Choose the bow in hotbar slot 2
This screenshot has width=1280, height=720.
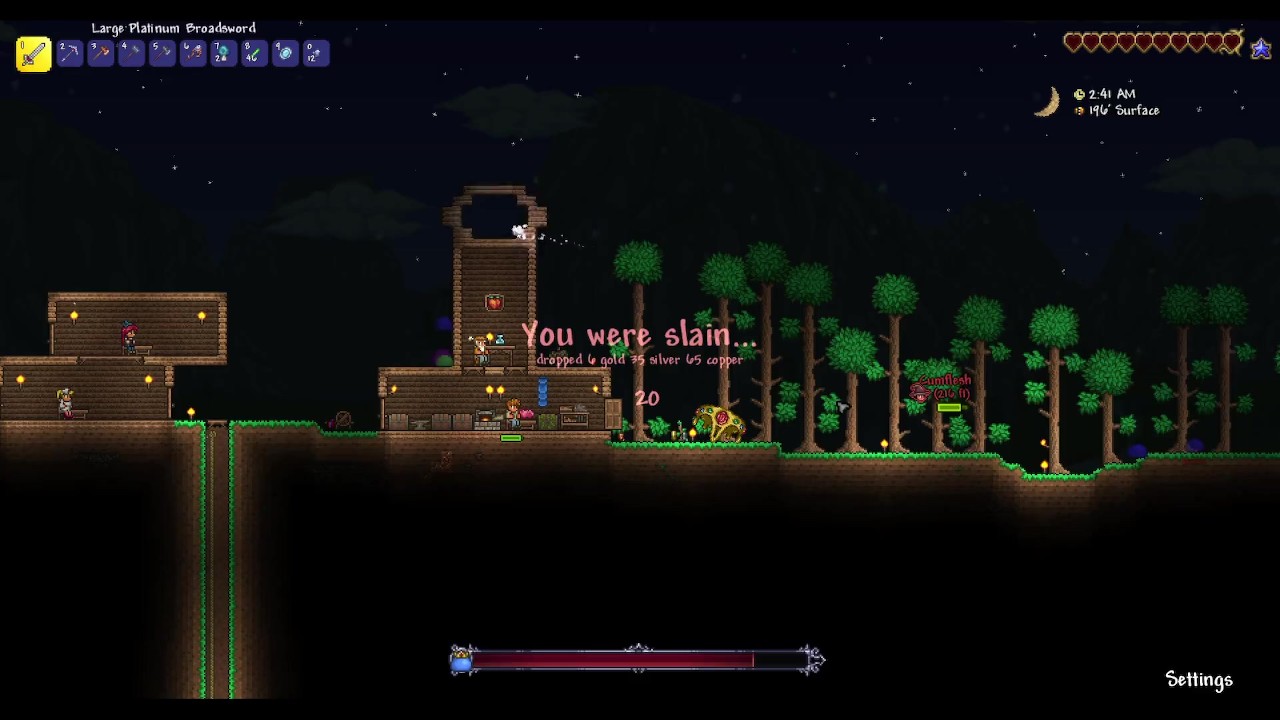(x=69, y=53)
